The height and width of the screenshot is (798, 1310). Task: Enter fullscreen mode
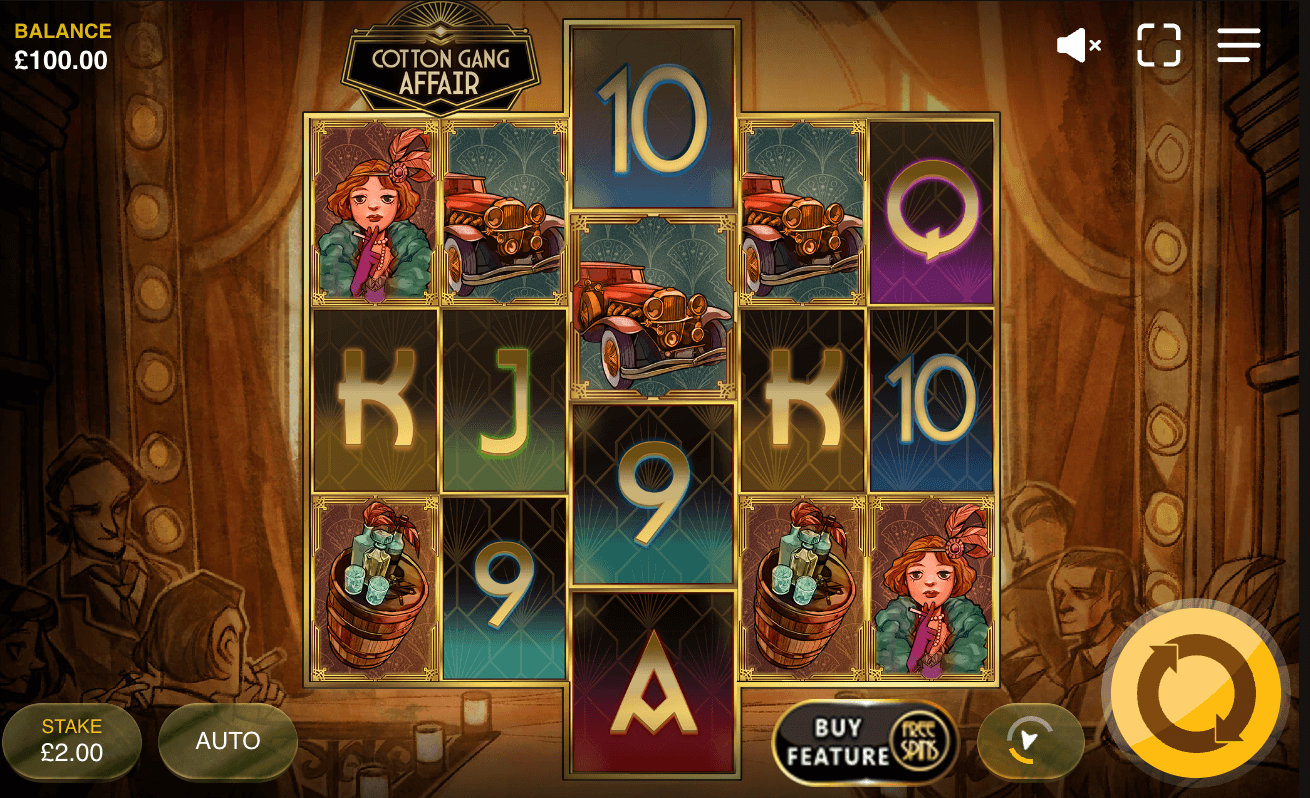1159,45
